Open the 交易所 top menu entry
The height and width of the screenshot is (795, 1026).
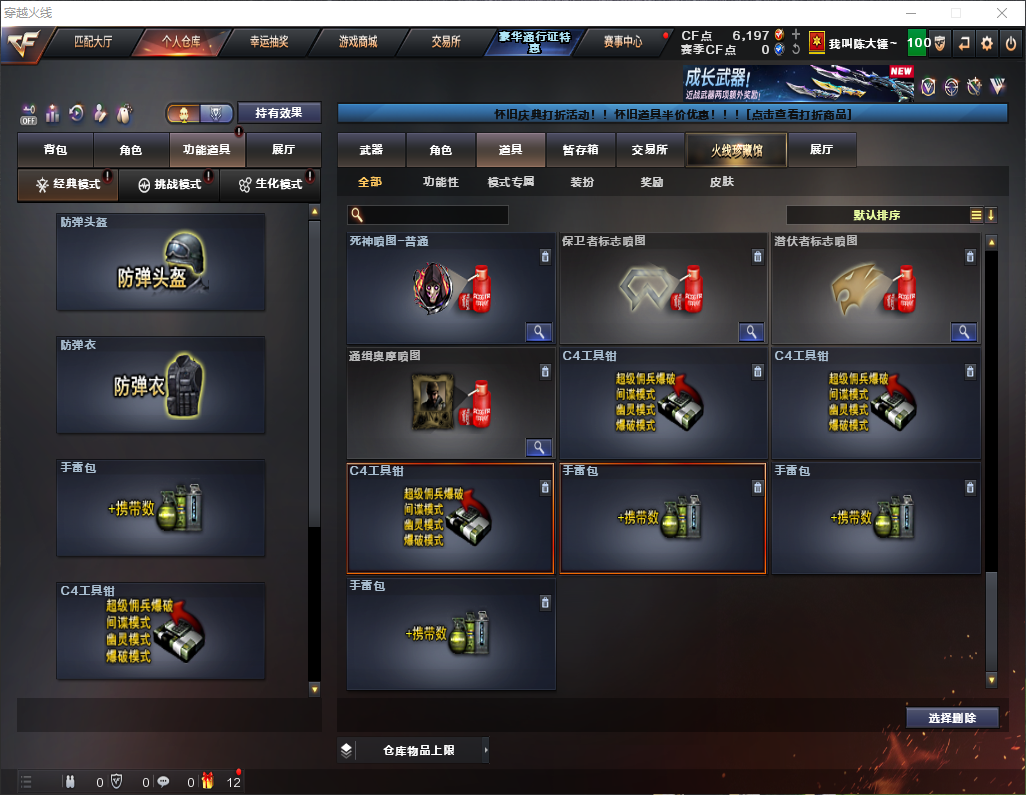pos(446,42)
